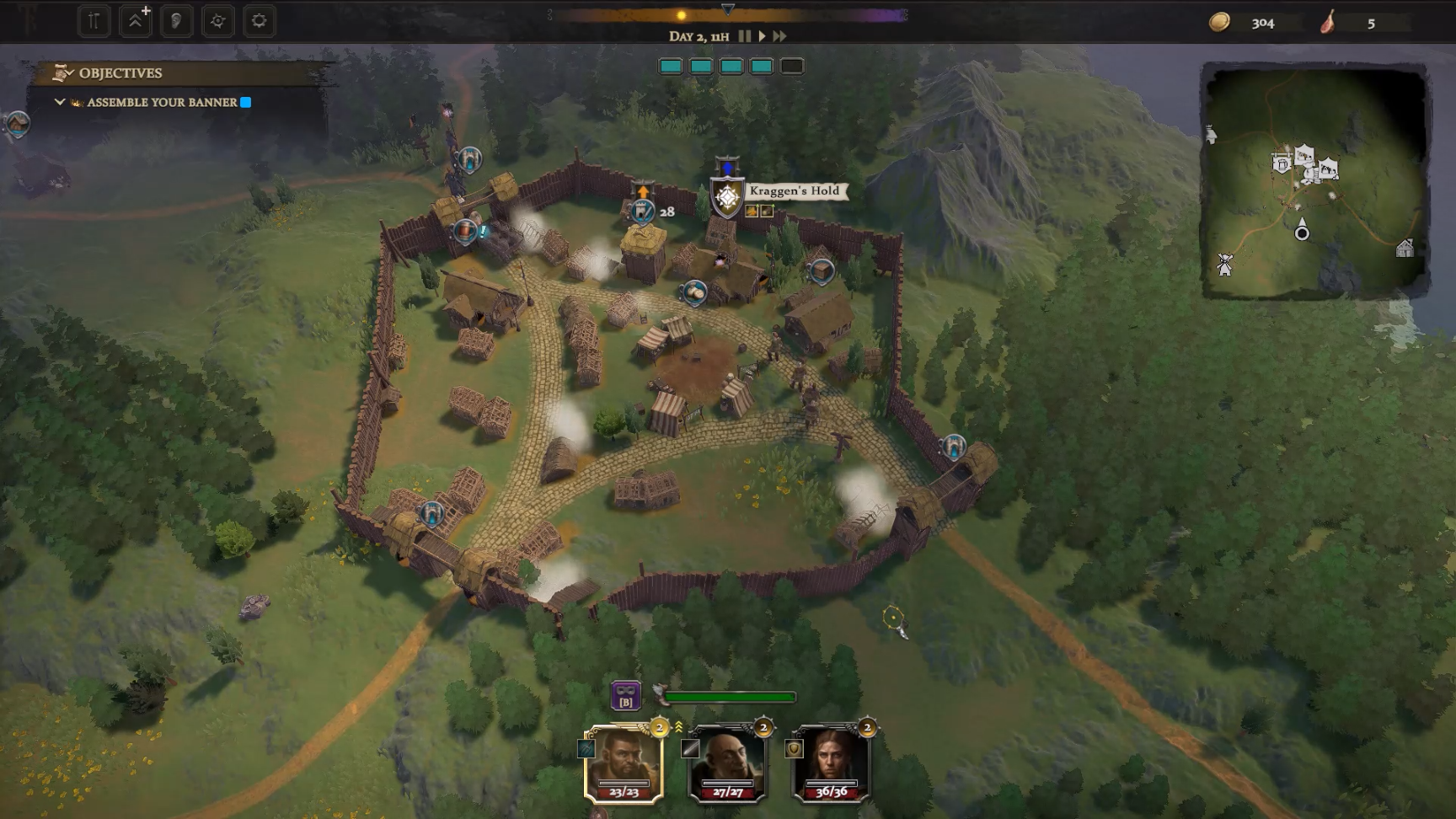Set time to normal play speed
1456x819 pixels.
762,36
